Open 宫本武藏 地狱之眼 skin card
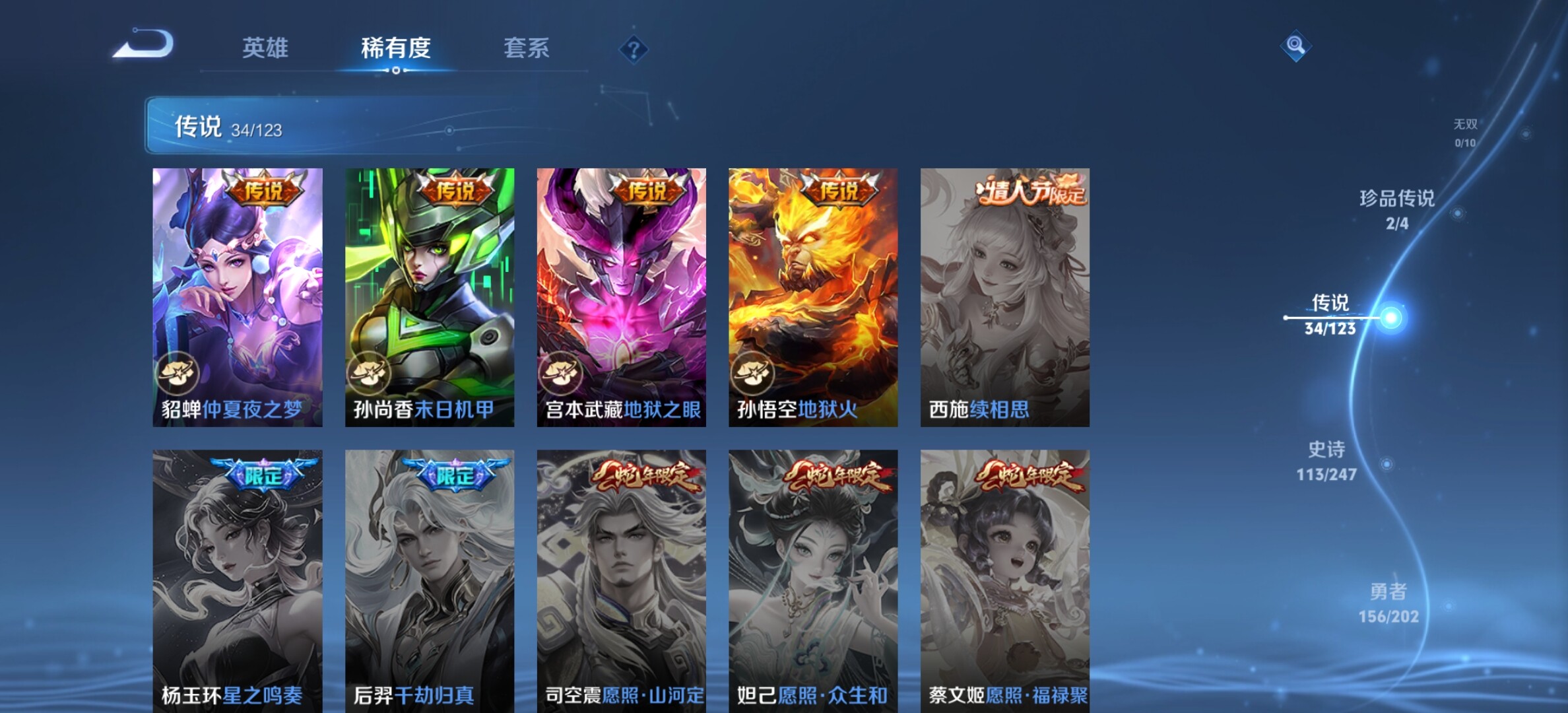 tap(621, 297)
